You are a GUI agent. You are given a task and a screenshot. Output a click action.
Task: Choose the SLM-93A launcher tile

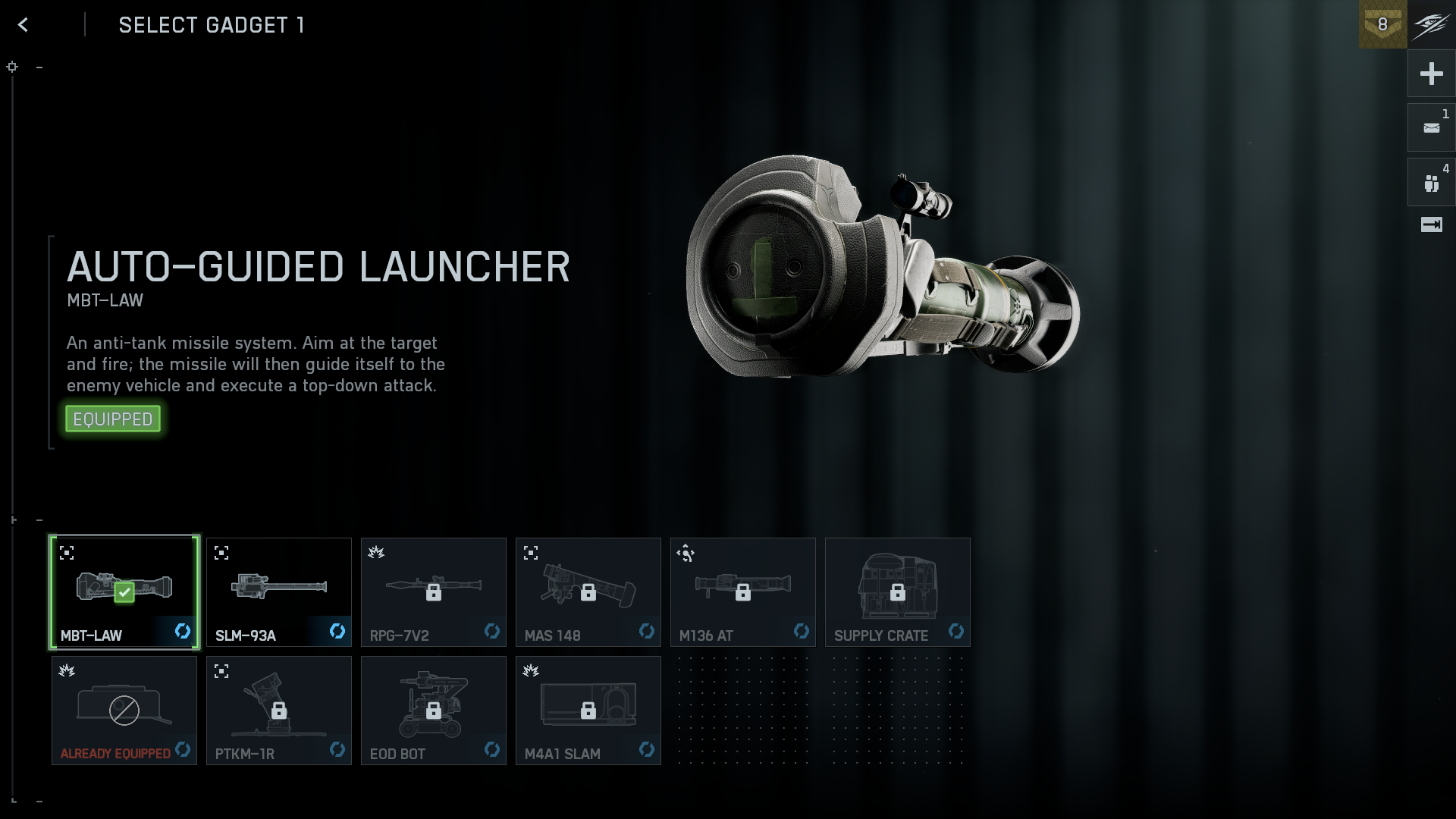click(x=279, y=591)
